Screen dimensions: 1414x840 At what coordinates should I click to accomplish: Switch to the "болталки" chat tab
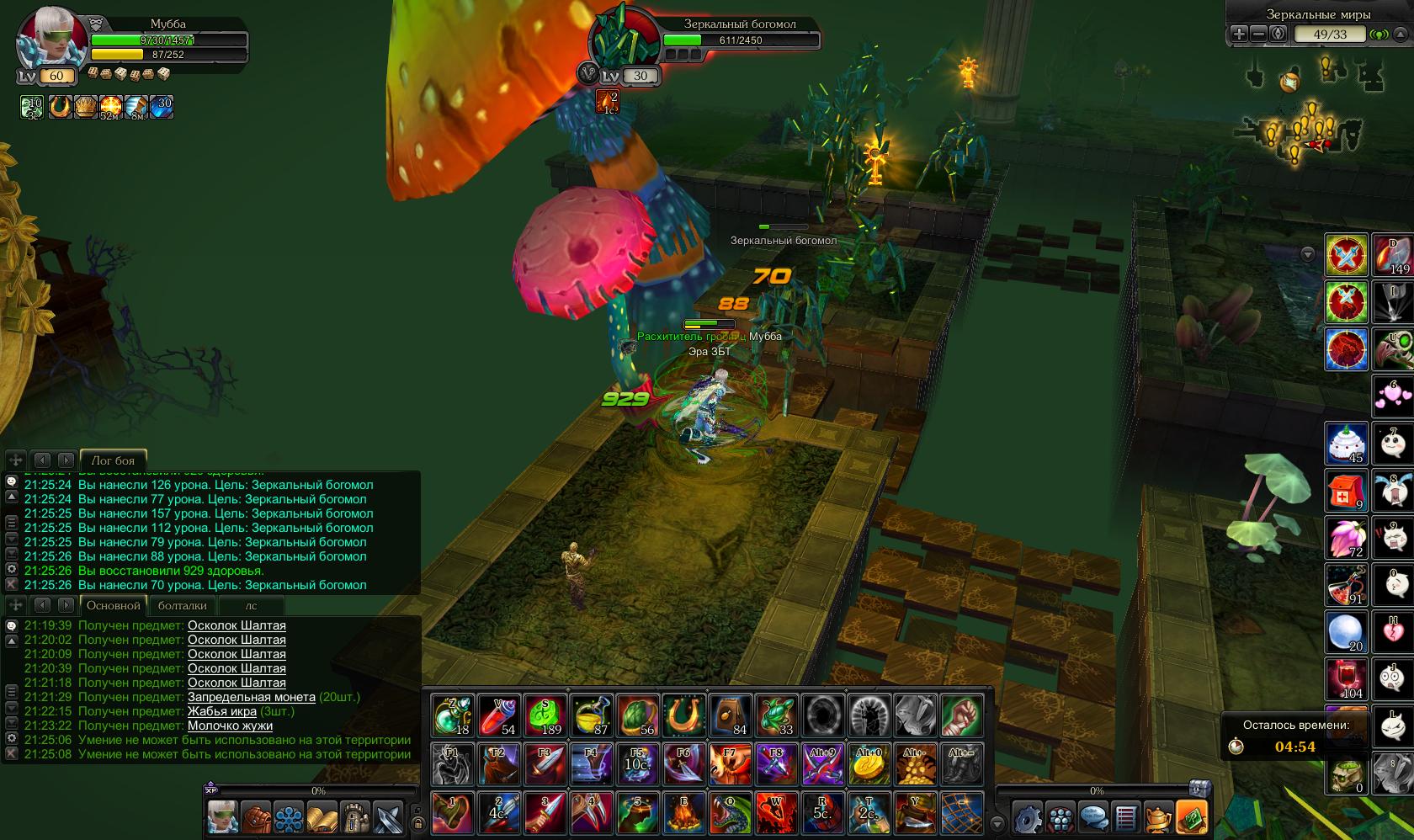click(182, 605)
